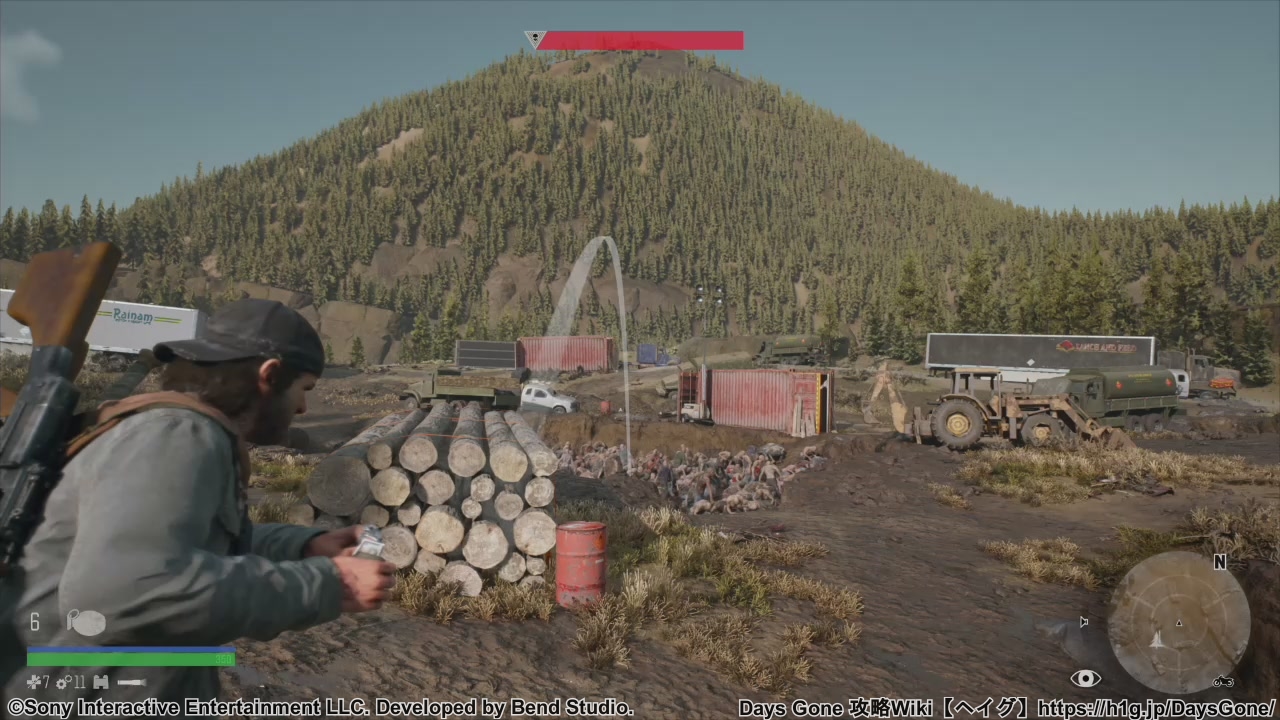The width and height of the screenshot is (1280, 720).
Task: Click the speaker marker left of the minimap
Action: point(1084,622)
